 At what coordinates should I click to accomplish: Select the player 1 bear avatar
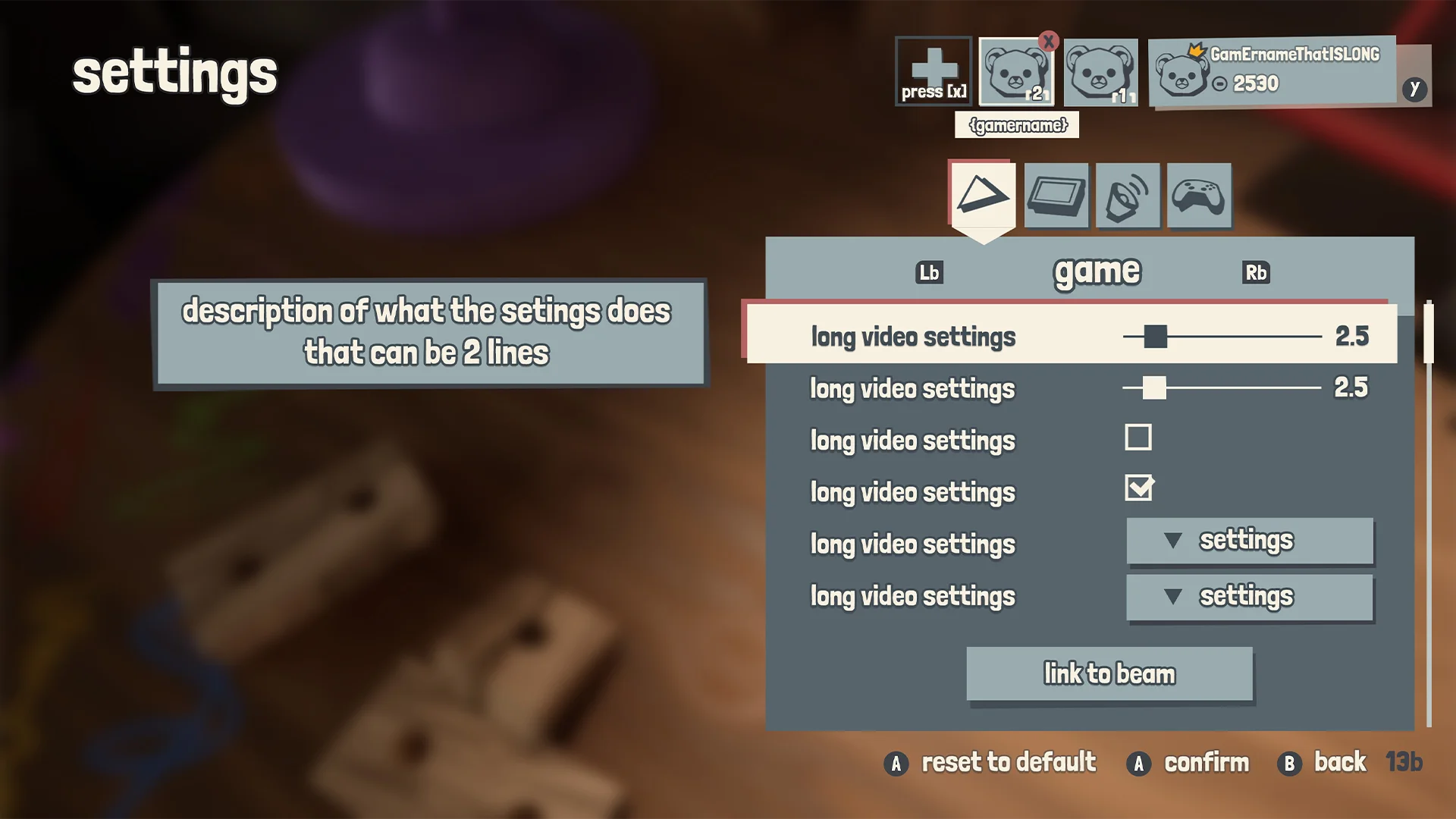(x=1100, y=74)
